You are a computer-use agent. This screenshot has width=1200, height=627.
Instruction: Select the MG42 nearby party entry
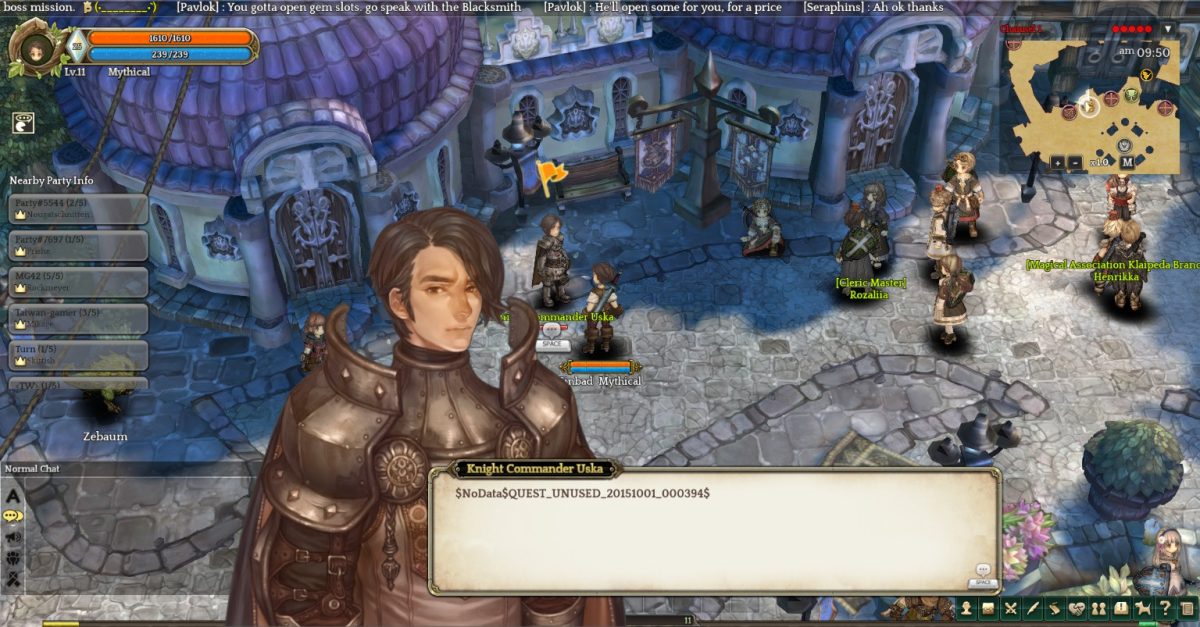pos(79,281)
